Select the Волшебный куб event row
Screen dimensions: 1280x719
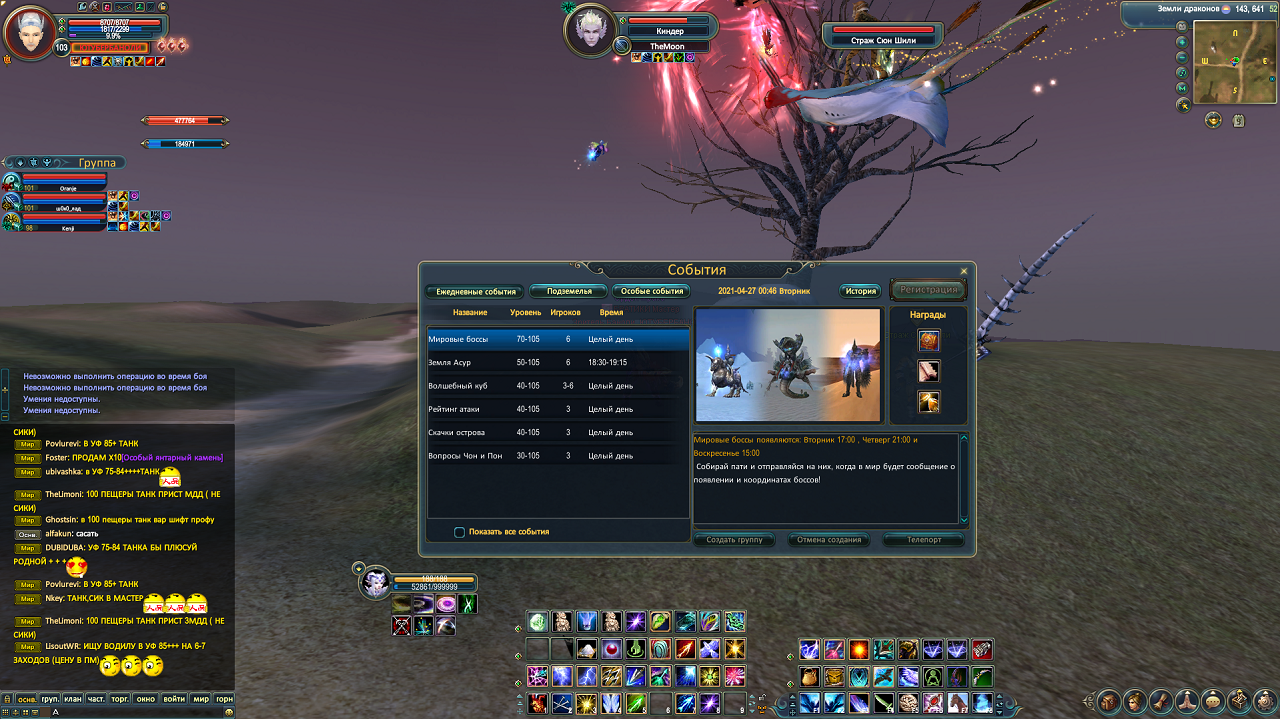pos(558,386)
